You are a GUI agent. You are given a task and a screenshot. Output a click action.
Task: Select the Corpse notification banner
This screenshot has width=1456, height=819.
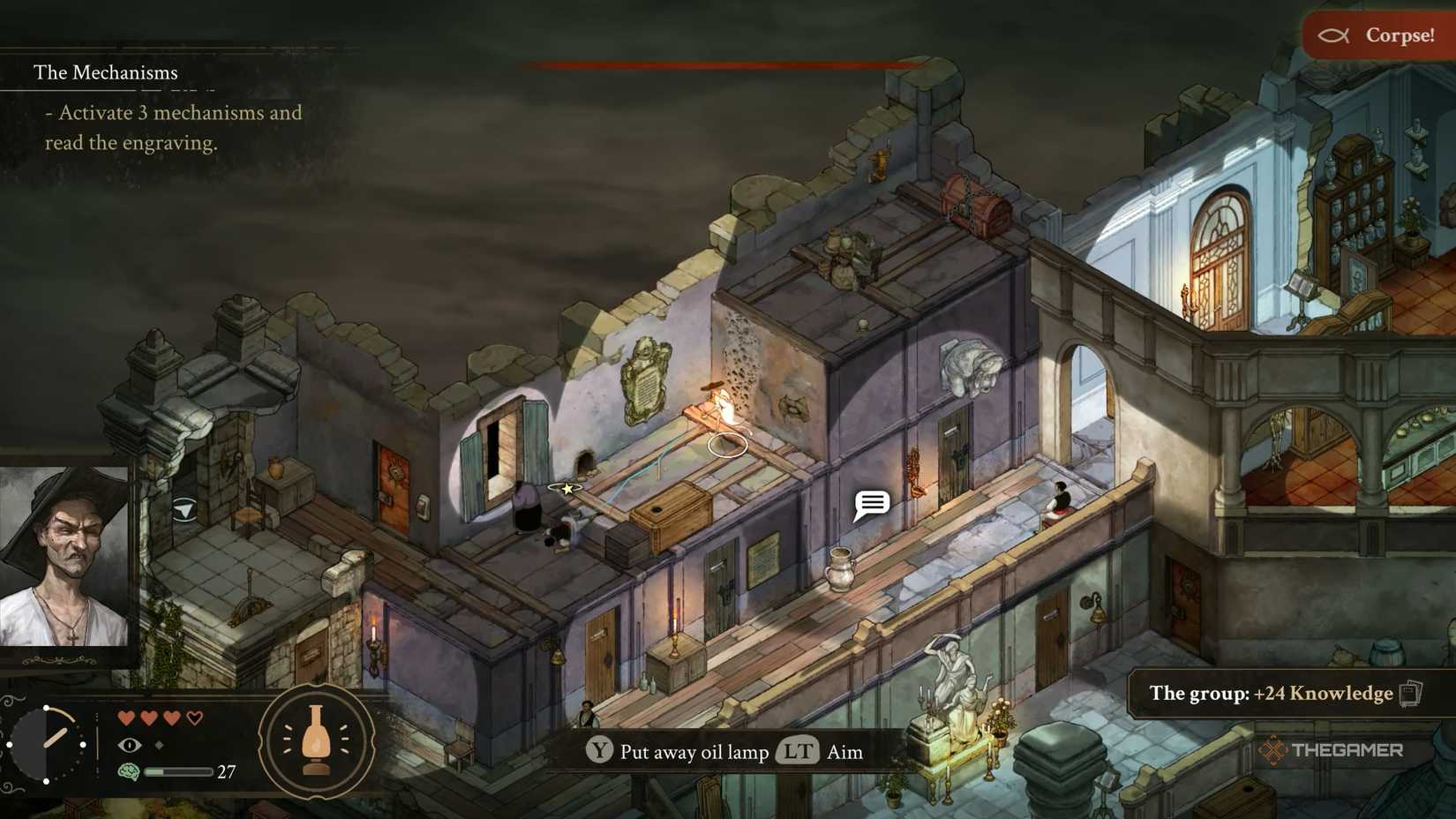1377,36
